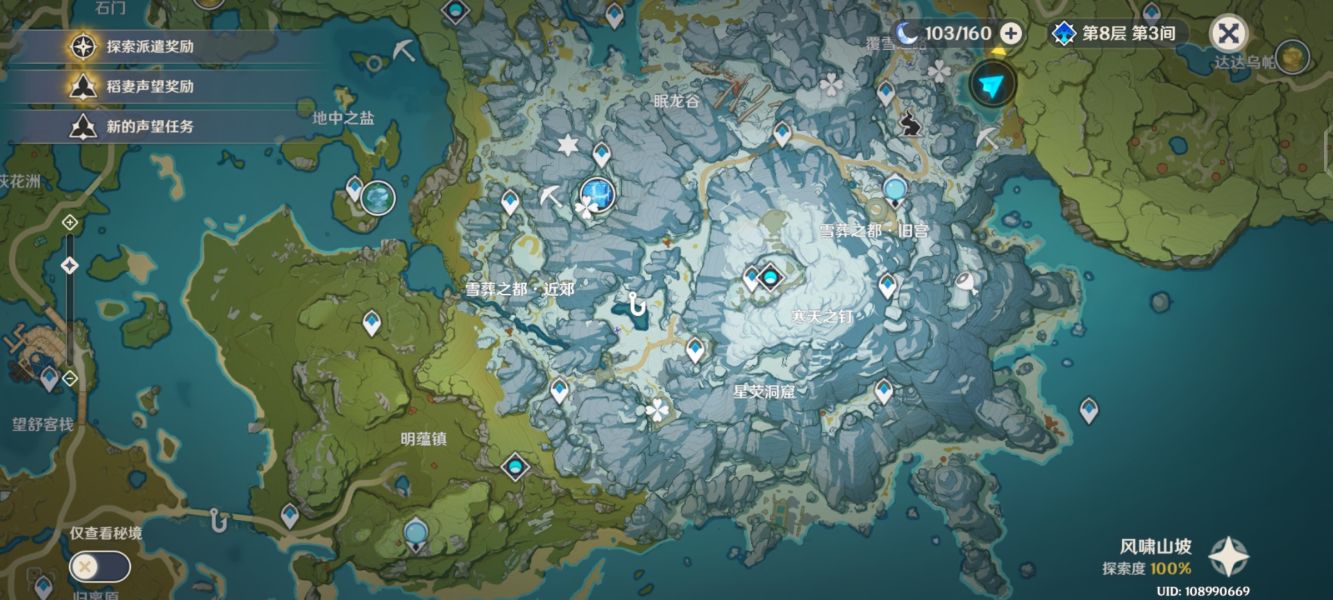This screenshot has height=600, width=1333.
Task: Select the Statue of the Seven near 寒天之钉
Action: tap(770, 277)
